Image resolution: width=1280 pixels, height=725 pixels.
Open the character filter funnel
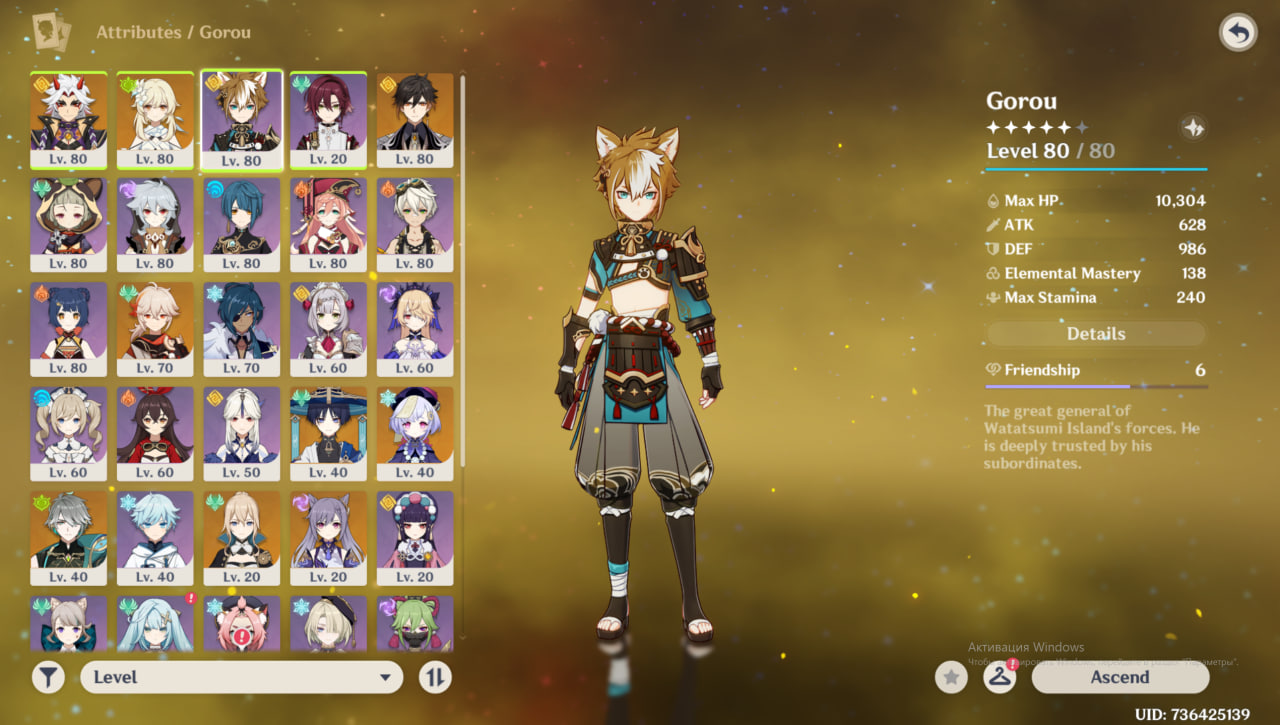click(48, 677)
